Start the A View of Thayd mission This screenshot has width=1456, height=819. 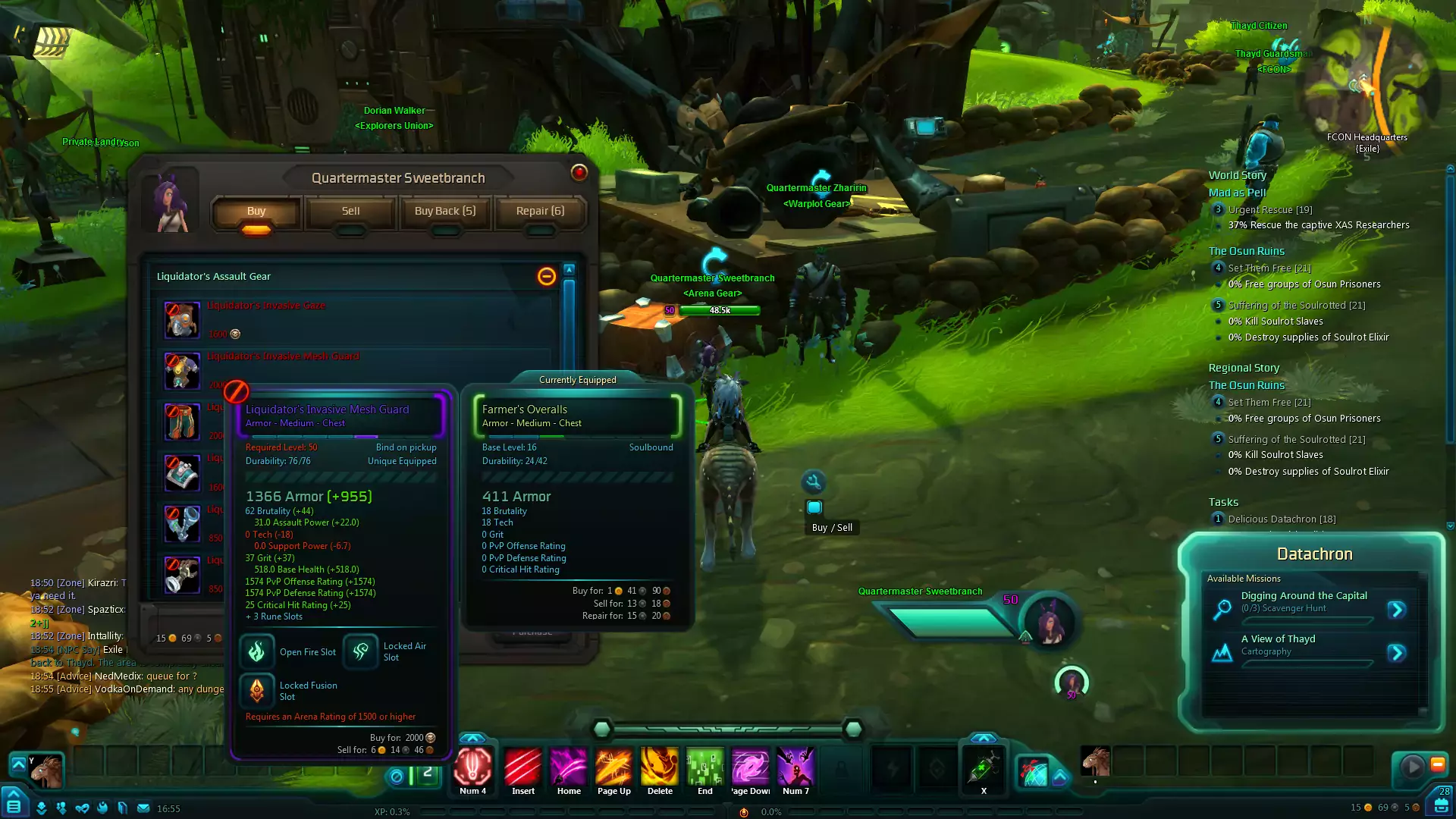(1397, 653)
